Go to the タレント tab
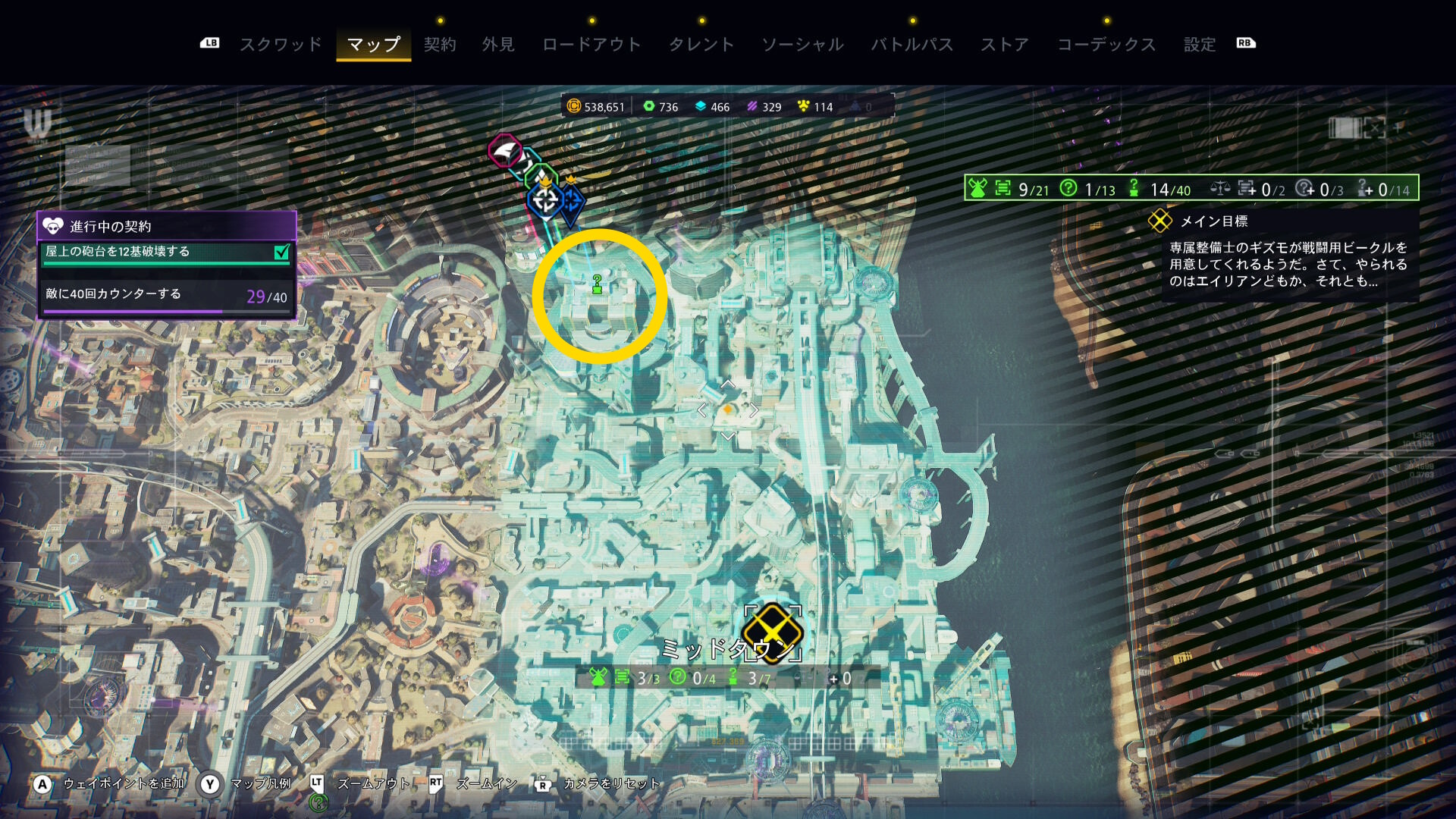Viewport: 1456px width, 819px height. coord(701,45)
